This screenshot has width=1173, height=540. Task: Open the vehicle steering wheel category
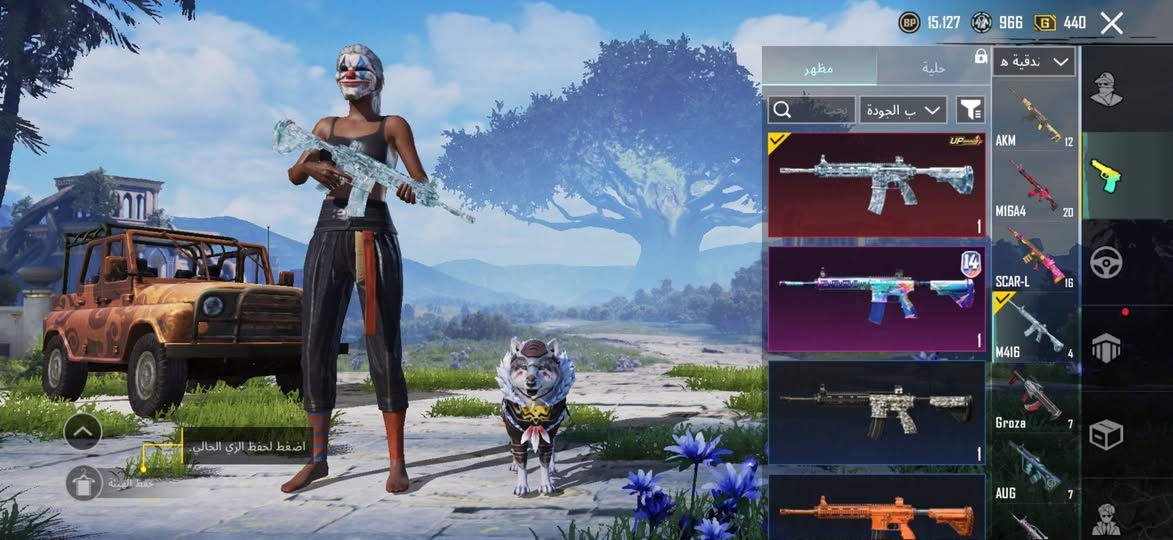coord(1106,262)
